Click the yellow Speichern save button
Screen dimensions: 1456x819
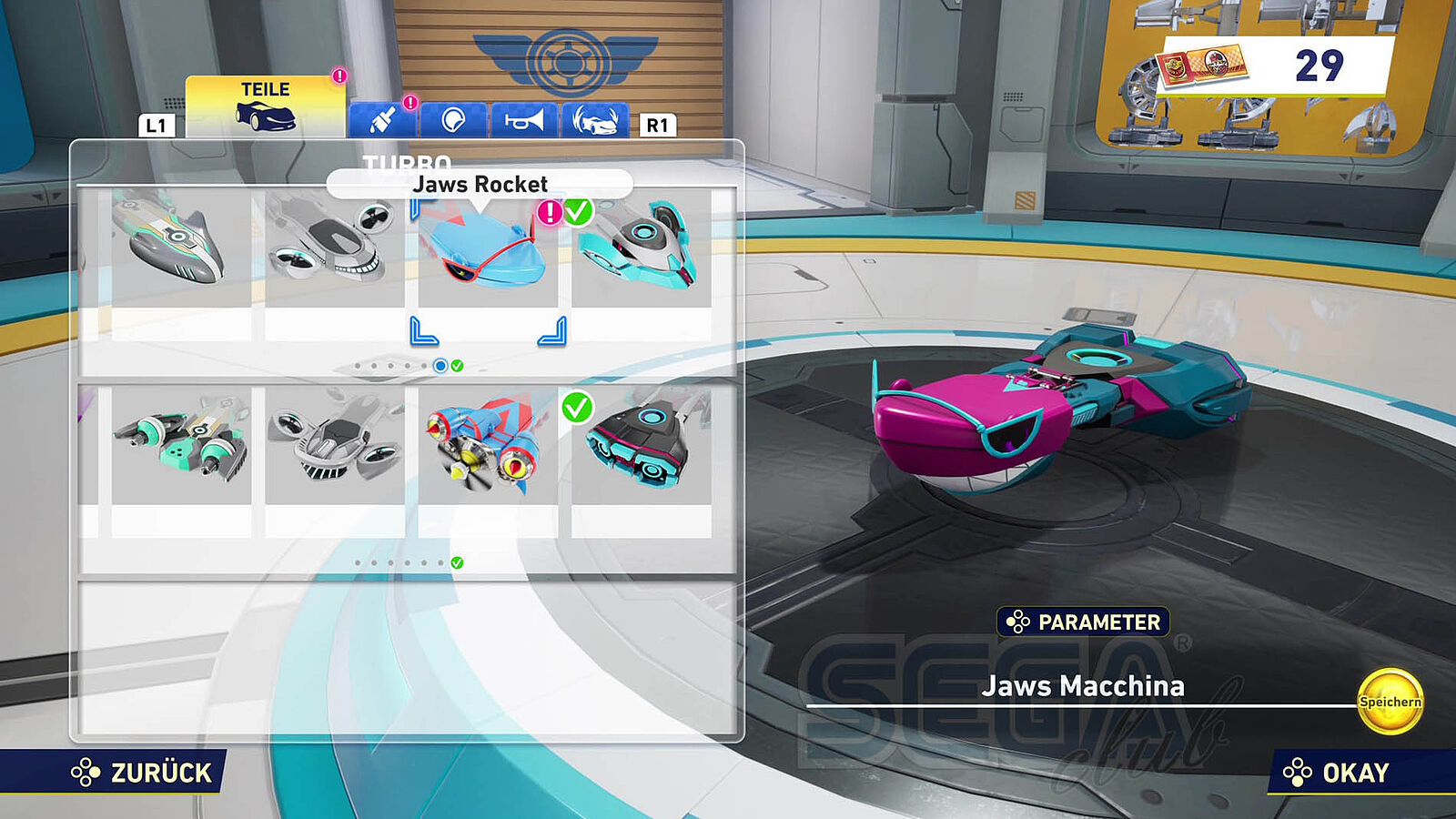pos(1390,702)
